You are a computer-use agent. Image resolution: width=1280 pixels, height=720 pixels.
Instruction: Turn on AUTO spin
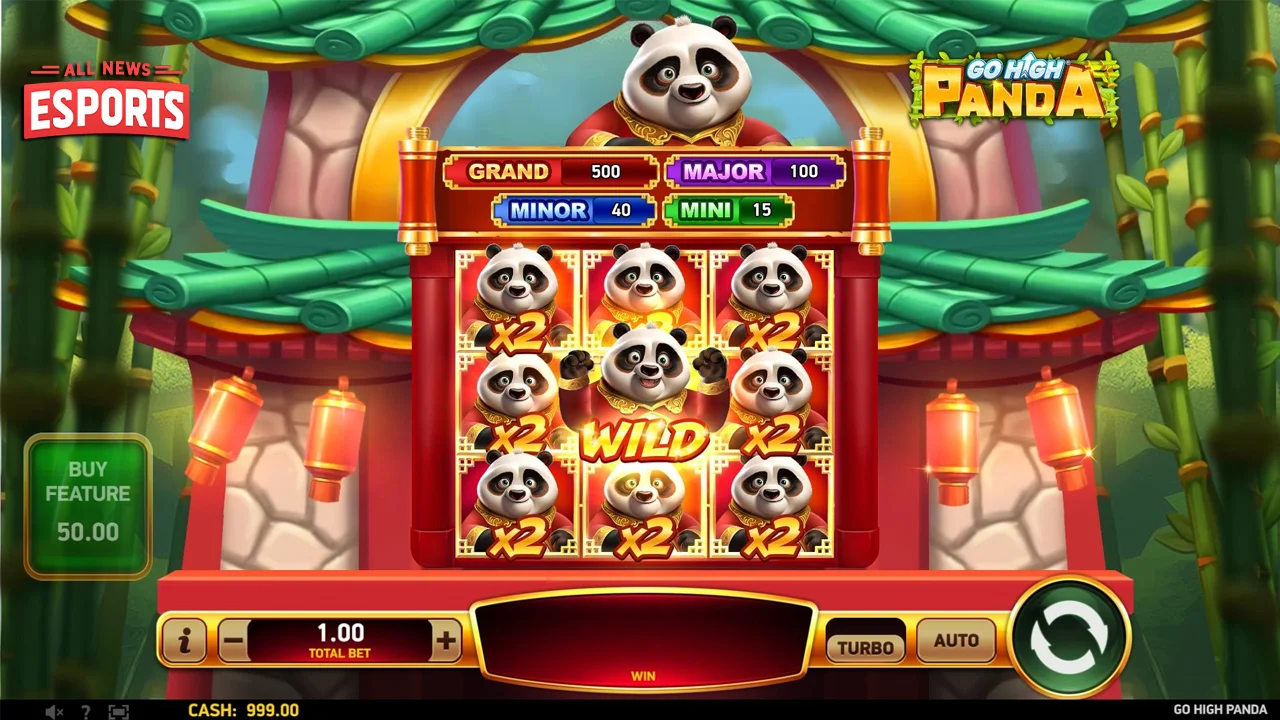tap(955, 641)
